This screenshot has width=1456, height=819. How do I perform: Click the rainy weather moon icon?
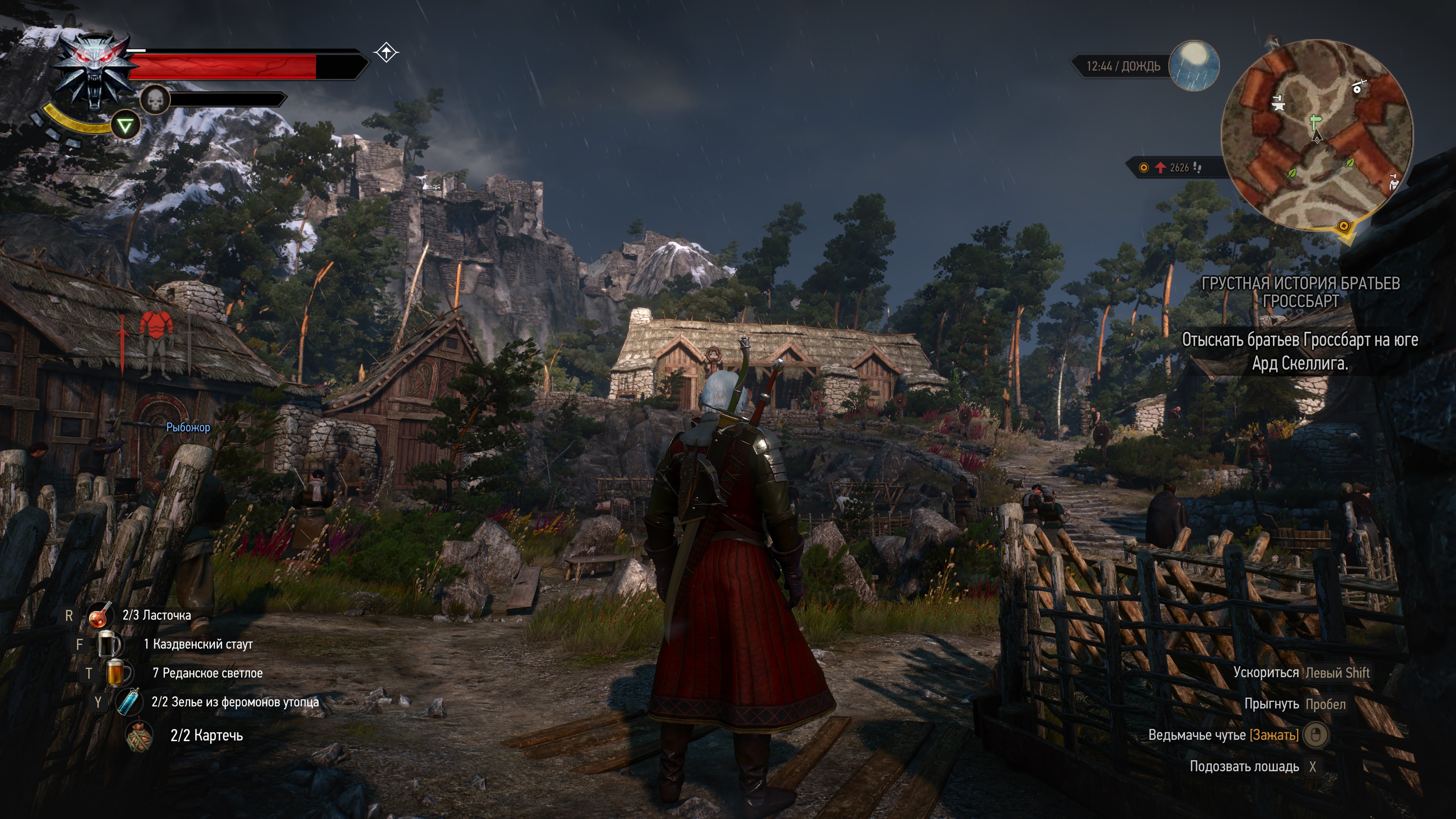tap(1193, 66)
